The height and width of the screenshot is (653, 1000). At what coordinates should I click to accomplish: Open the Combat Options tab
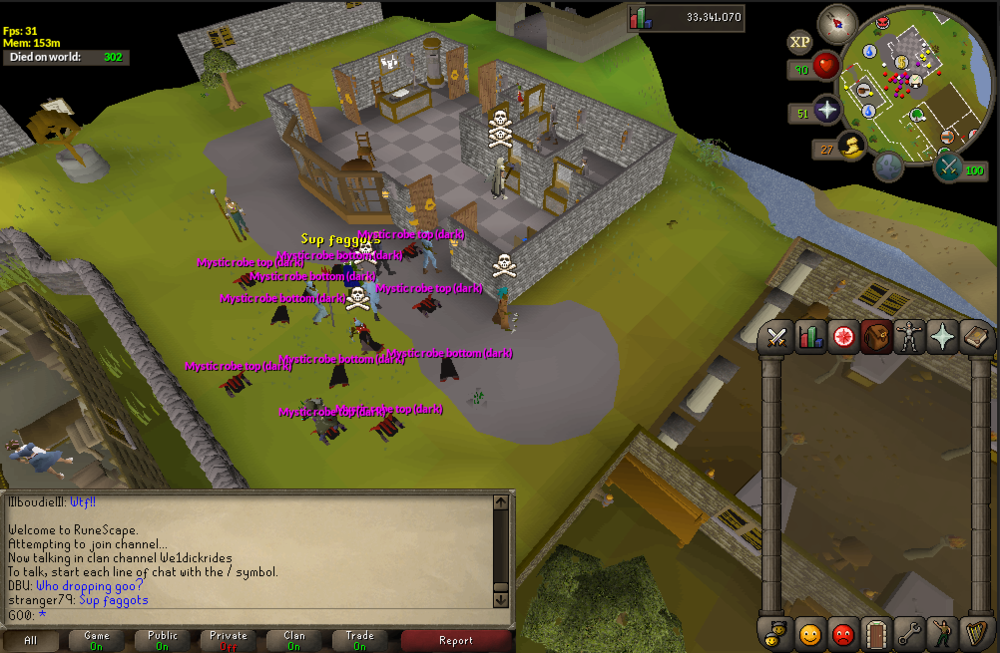tap(776, 338)
